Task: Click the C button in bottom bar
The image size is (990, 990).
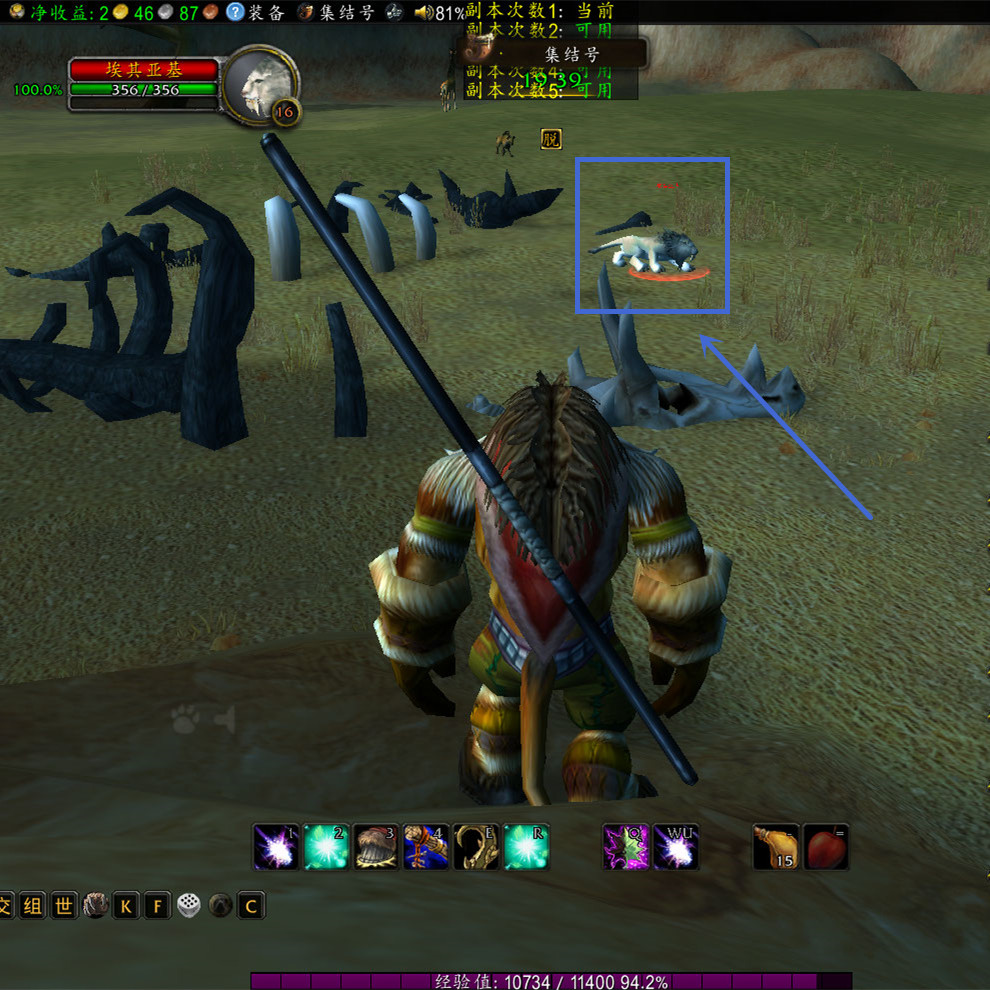Action: tap(251, 906)
